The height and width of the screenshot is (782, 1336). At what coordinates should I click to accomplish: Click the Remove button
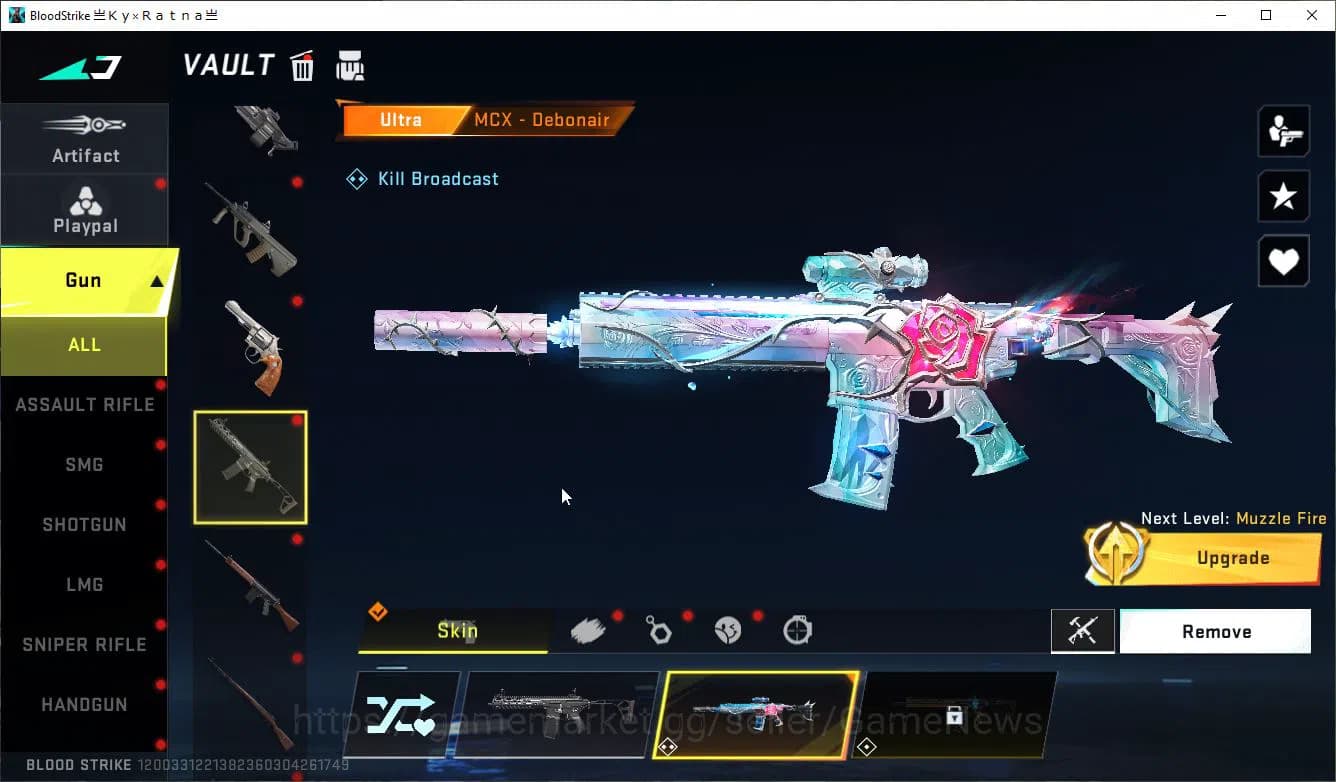point(1215,630)
